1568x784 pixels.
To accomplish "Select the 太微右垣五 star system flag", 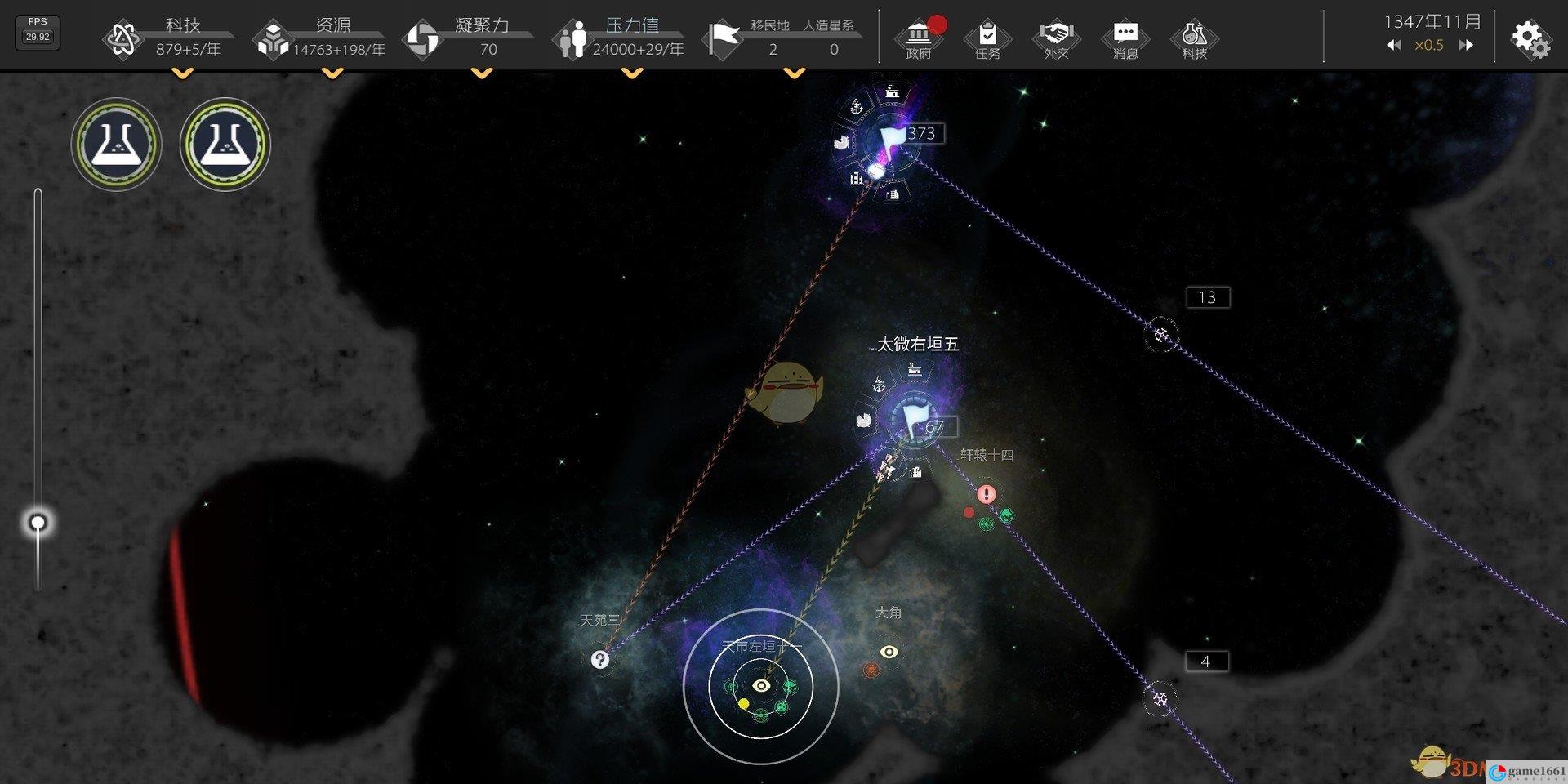I will pyautogui.click(x=913, y=420).
